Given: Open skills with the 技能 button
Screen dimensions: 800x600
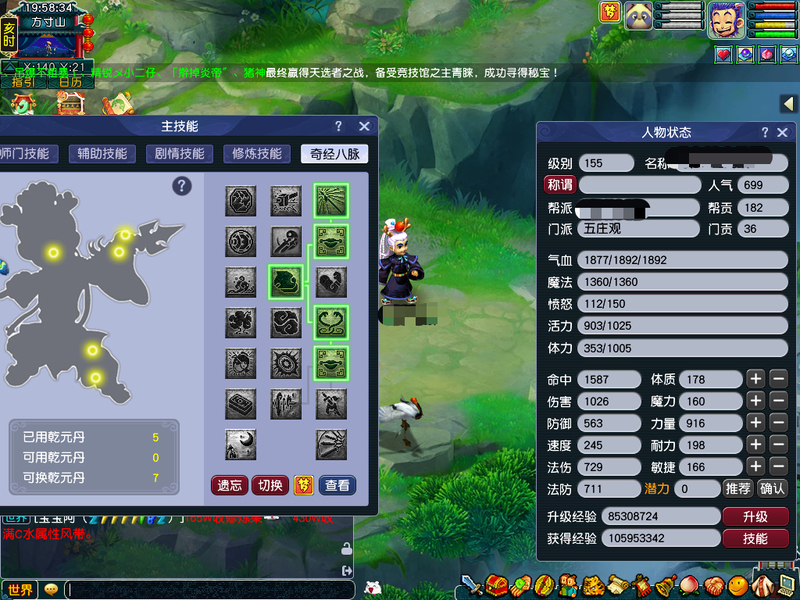Looking at the screenshot, I should [x=755, y=538].
